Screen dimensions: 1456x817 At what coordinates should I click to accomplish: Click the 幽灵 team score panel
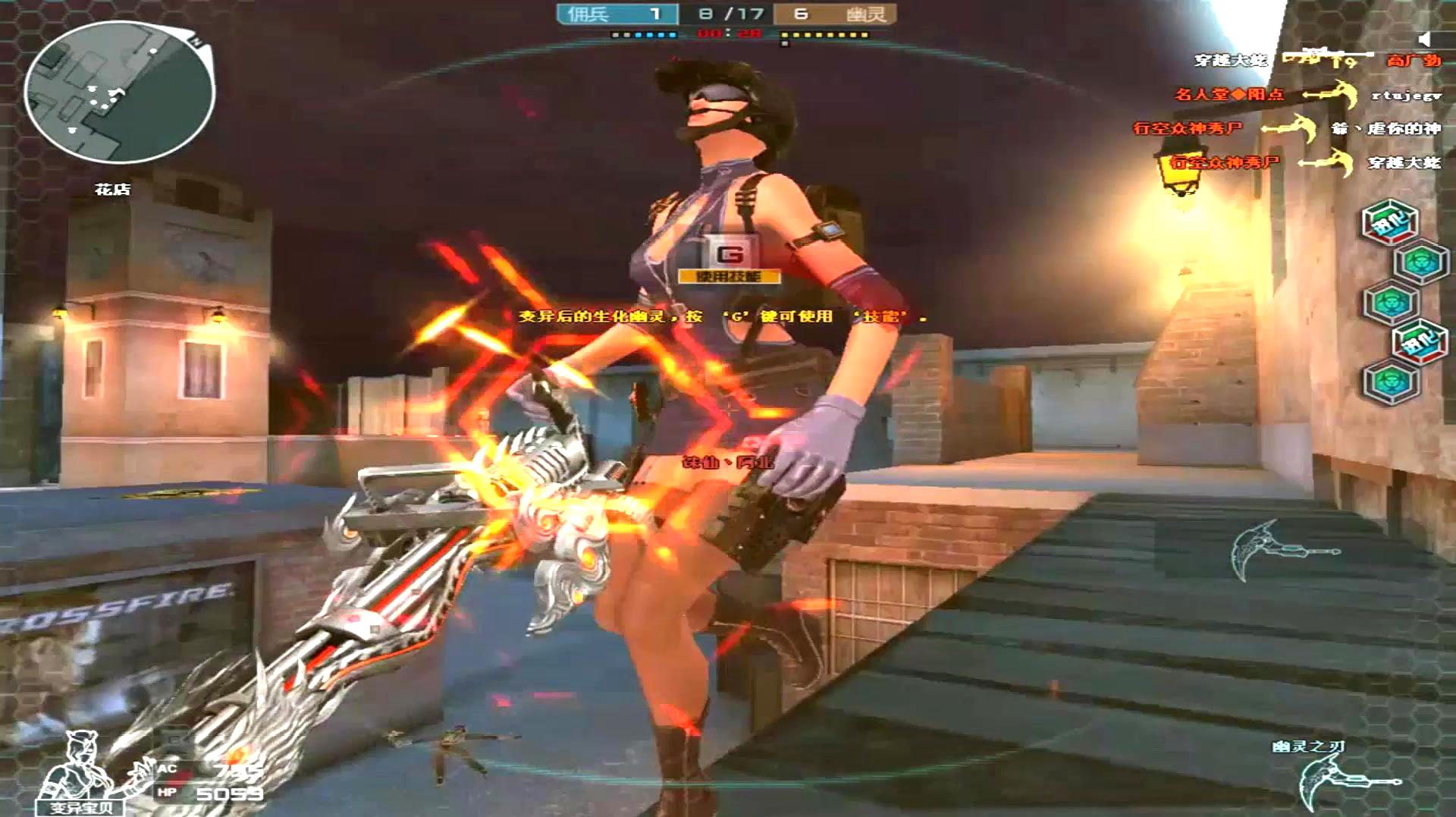coord(835,14)
